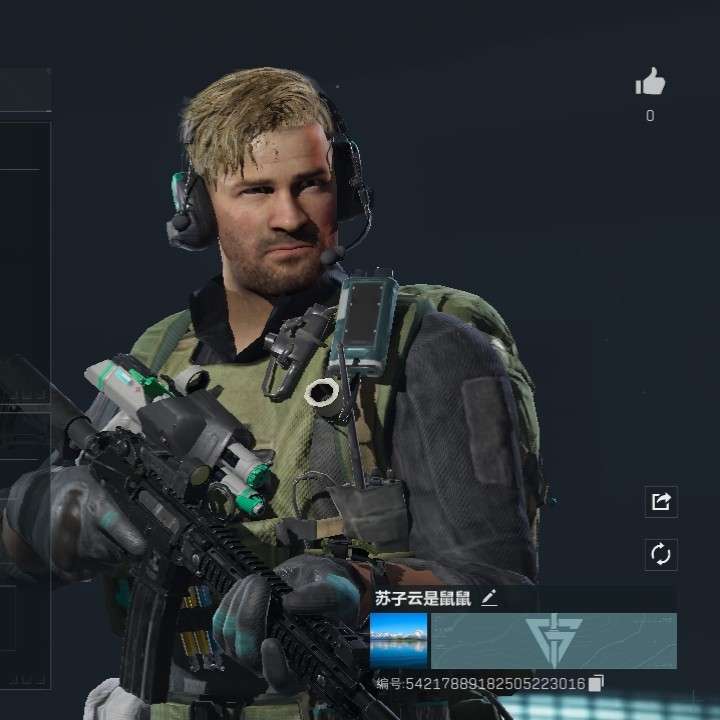Edit the player name with pencil icon

click(489, 598)
